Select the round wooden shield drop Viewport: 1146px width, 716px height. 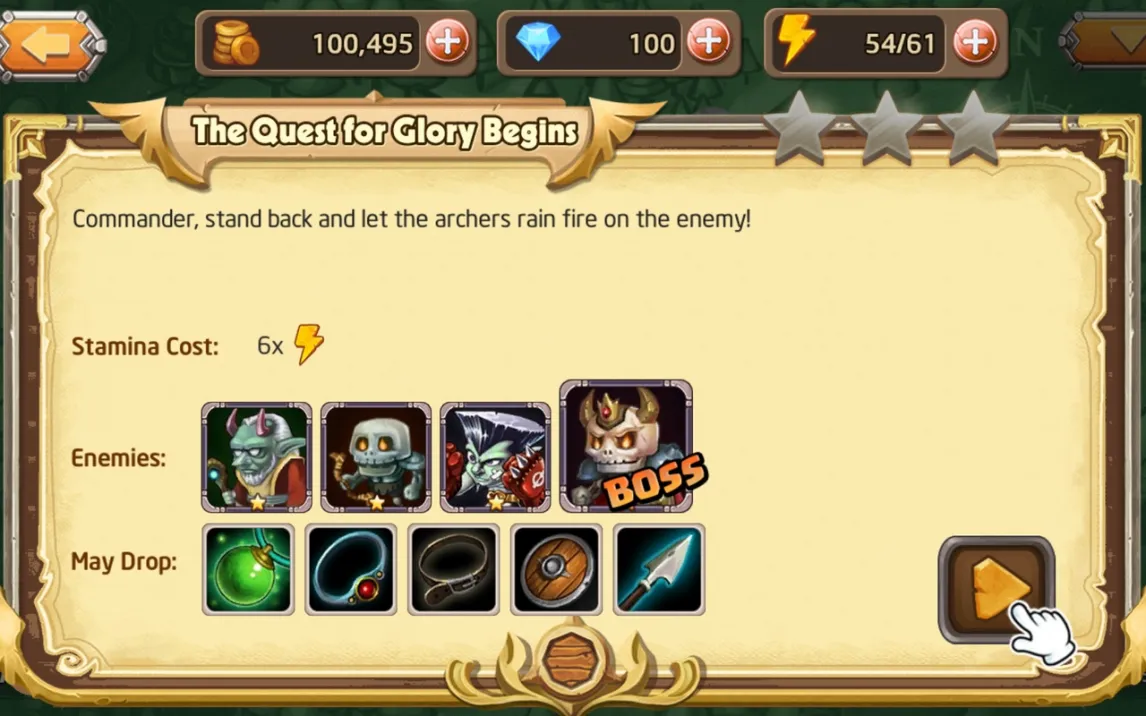pyautogui.click(x=556, y=569)
